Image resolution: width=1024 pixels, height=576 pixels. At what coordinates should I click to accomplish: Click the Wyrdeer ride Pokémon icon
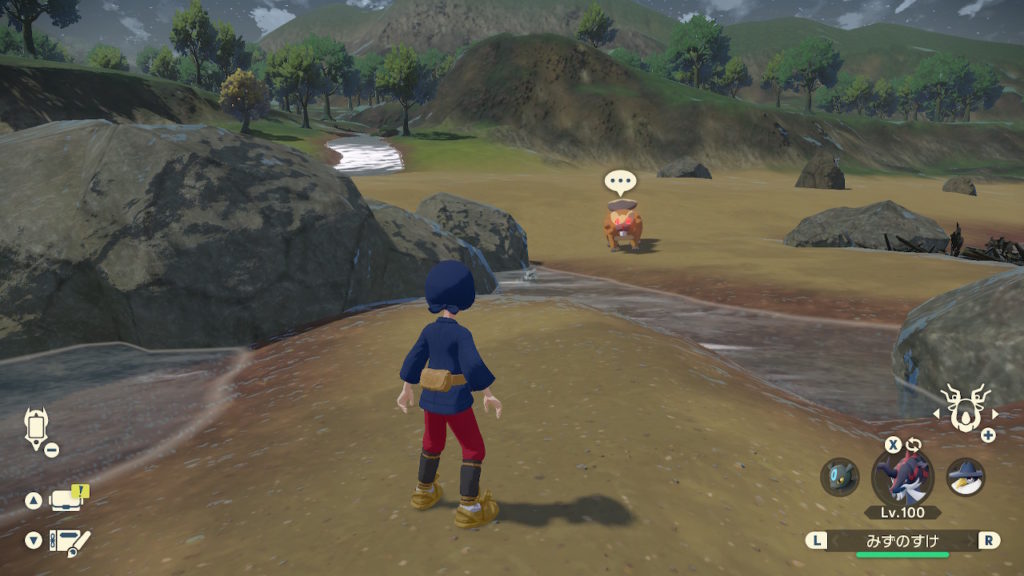(x=966, y=409)
